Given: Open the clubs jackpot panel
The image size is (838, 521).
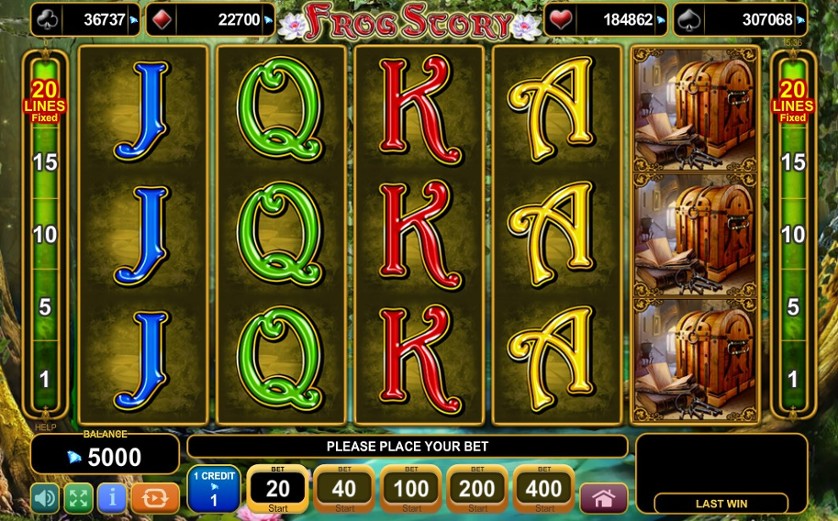Looking at the screenshot, I should pyautogui.click(x=84, y=19).
